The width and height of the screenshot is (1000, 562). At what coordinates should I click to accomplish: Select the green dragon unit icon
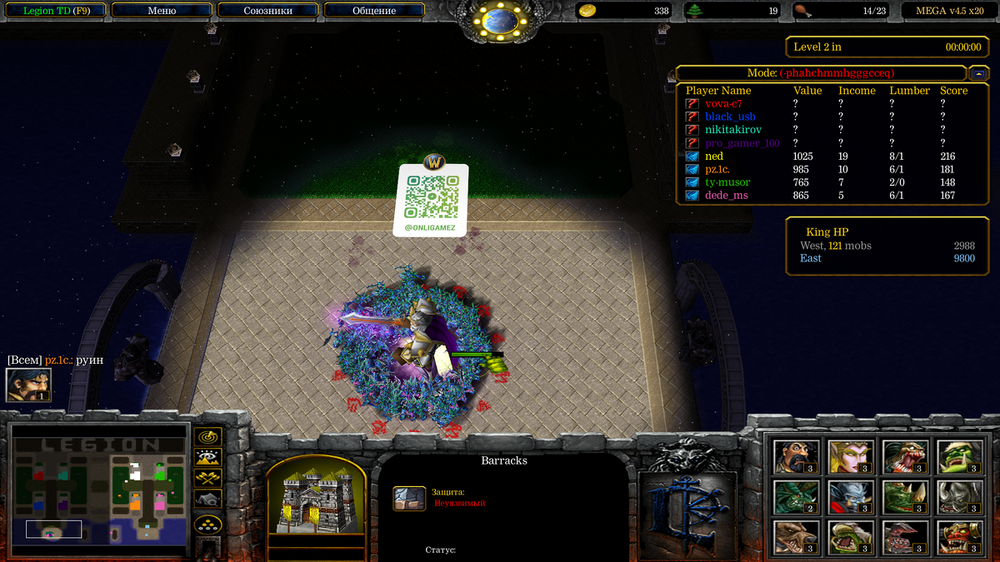tap(796, 497)
